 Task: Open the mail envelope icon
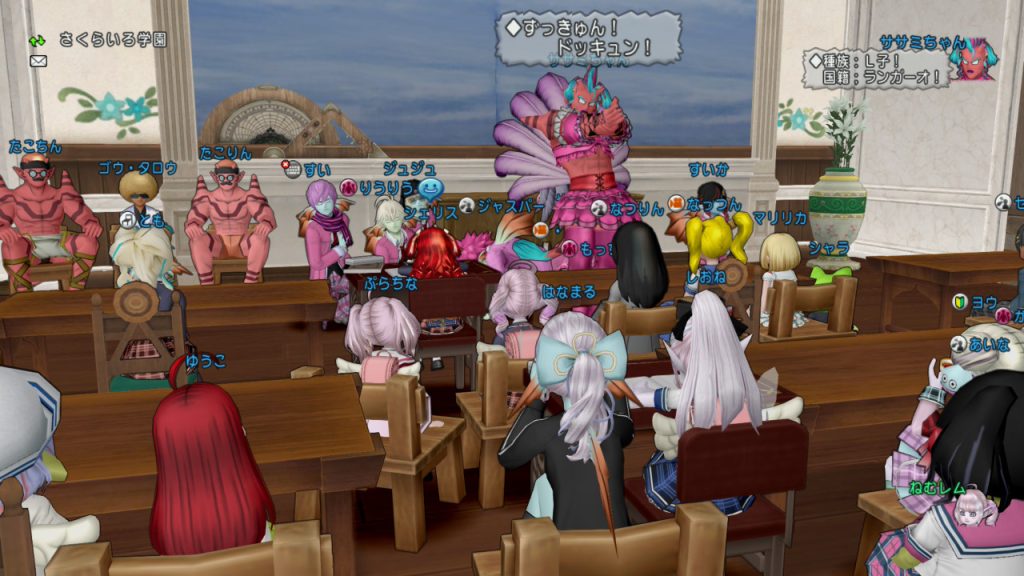click(39, 61)
